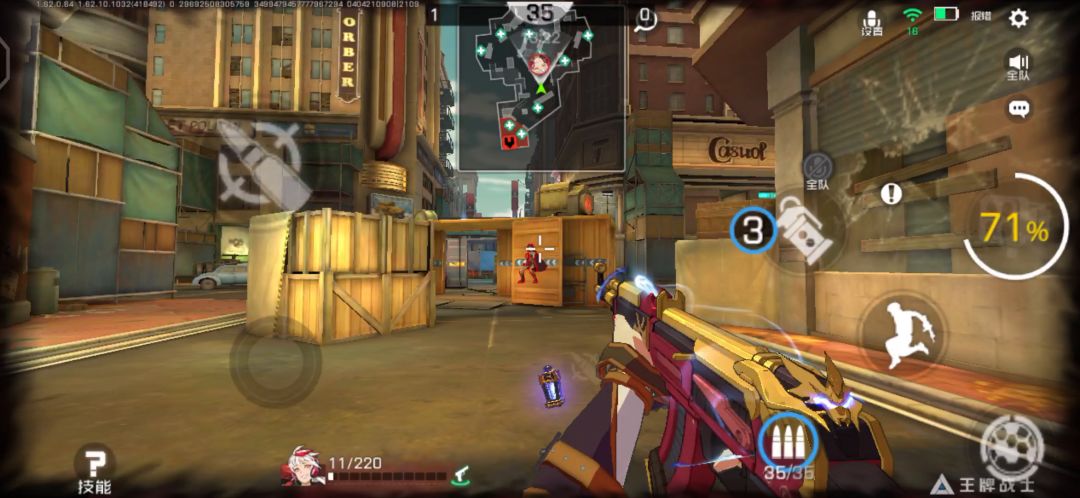The width and height of the screenshot is (1080, 498).
Task: Click the magnifier icon beside the minimap
Action: (x=645, y=18)
